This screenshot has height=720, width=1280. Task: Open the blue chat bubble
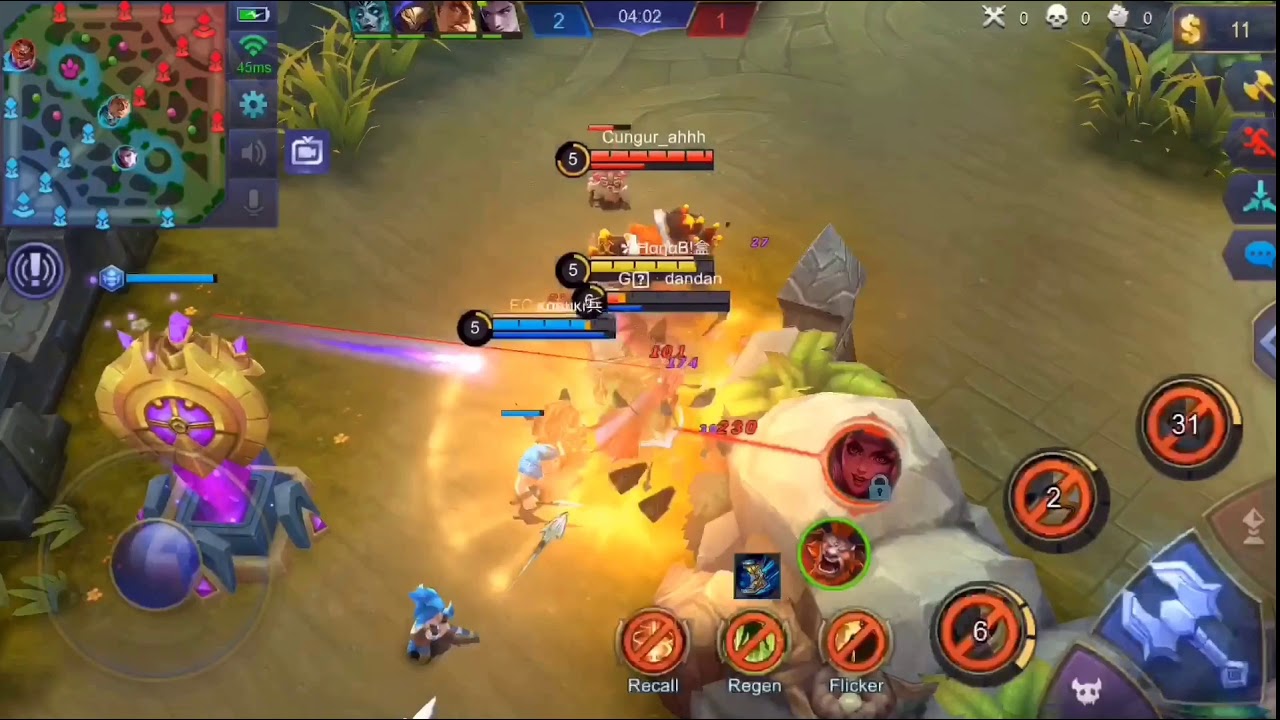pos(1259,254)
